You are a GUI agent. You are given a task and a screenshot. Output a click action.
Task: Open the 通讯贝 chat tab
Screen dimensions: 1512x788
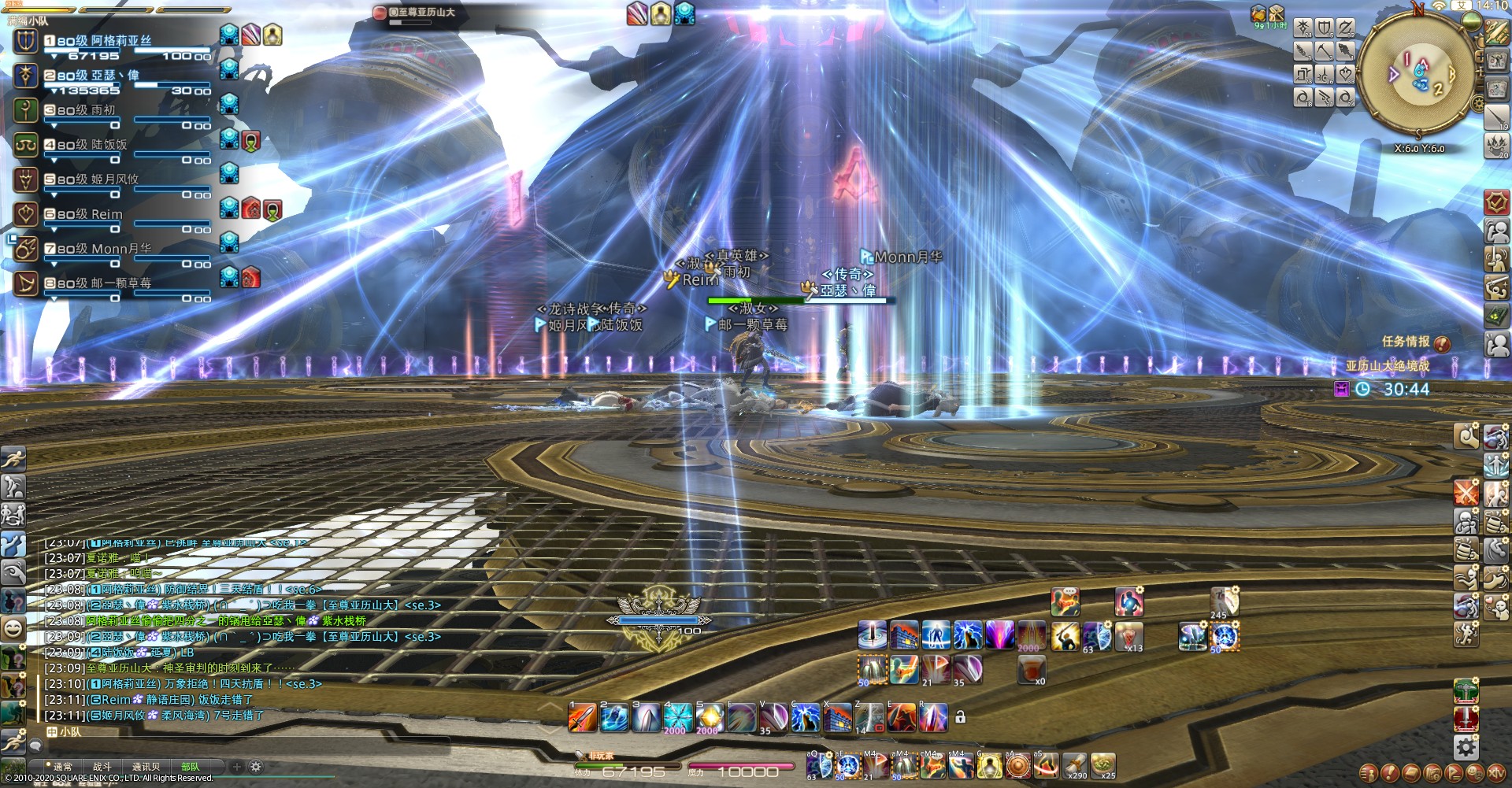coord(146,766)
